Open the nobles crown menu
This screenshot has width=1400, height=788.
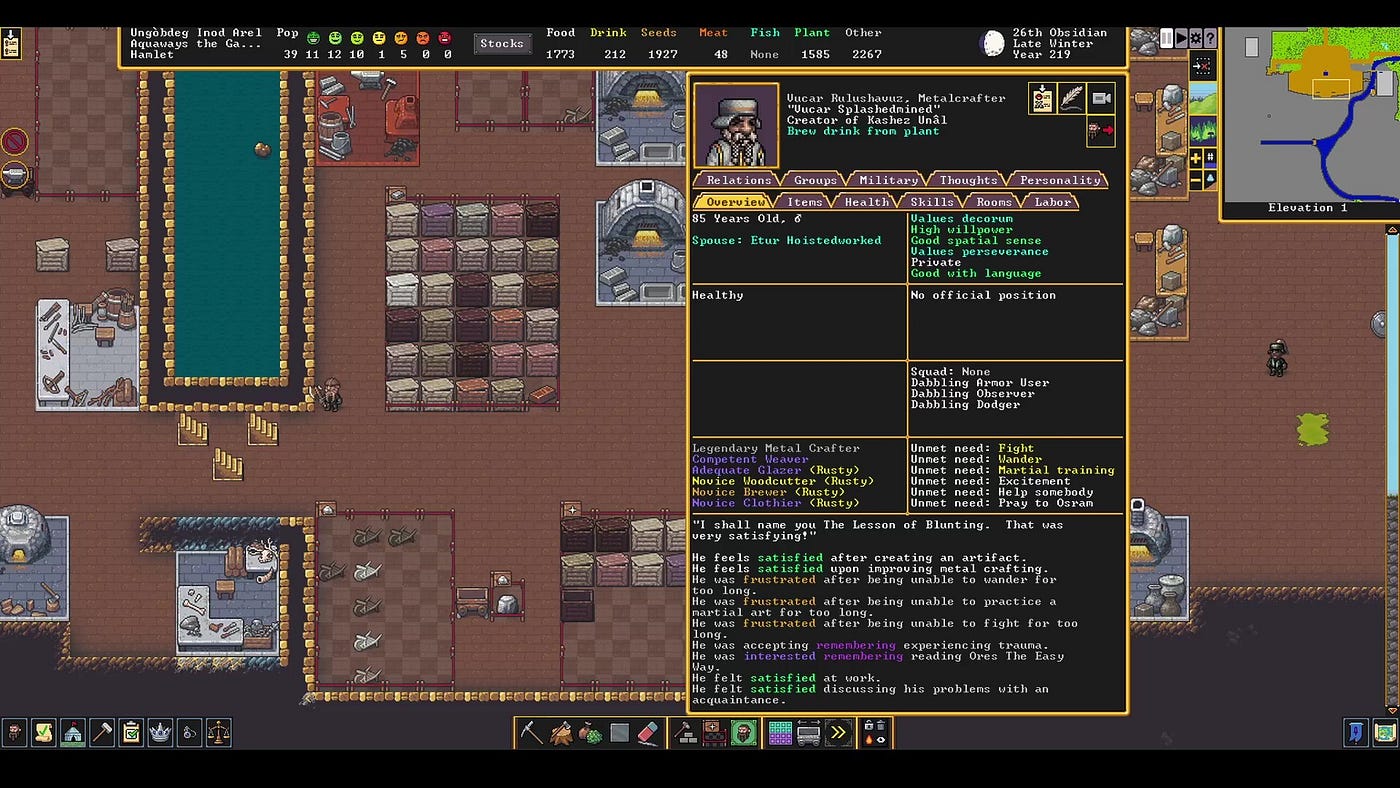tap(160, 733)
